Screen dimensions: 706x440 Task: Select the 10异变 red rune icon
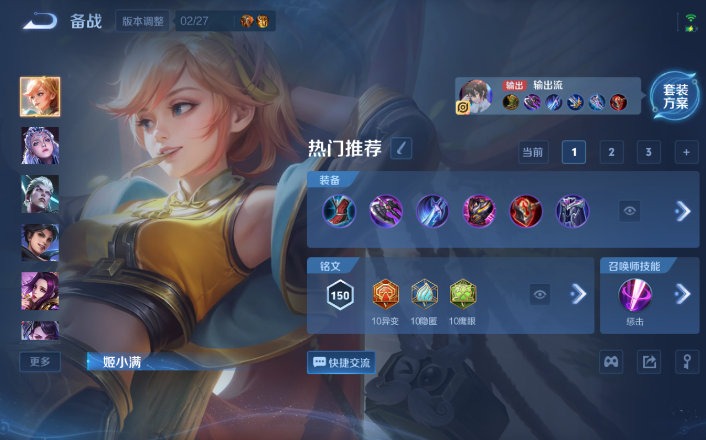click(x=386, y=293)
